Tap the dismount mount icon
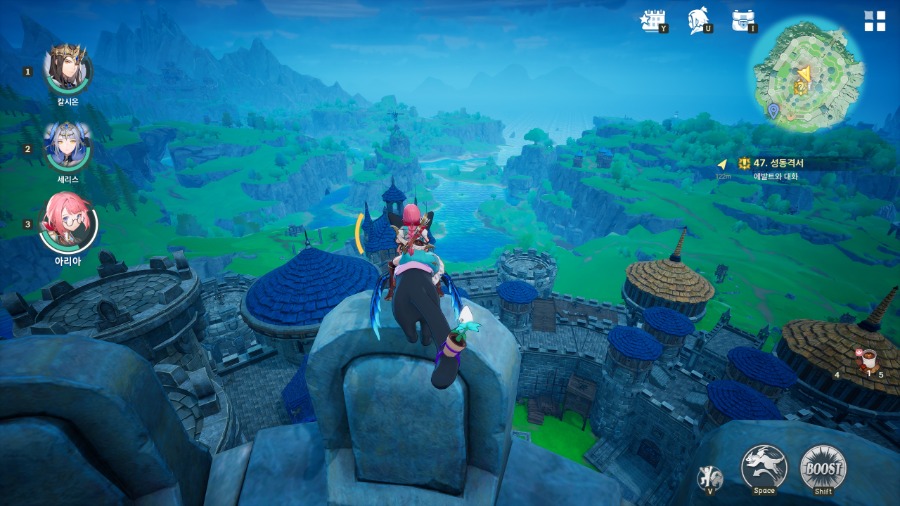The height and width of the screenshot is (506, 900). (711, 478)
